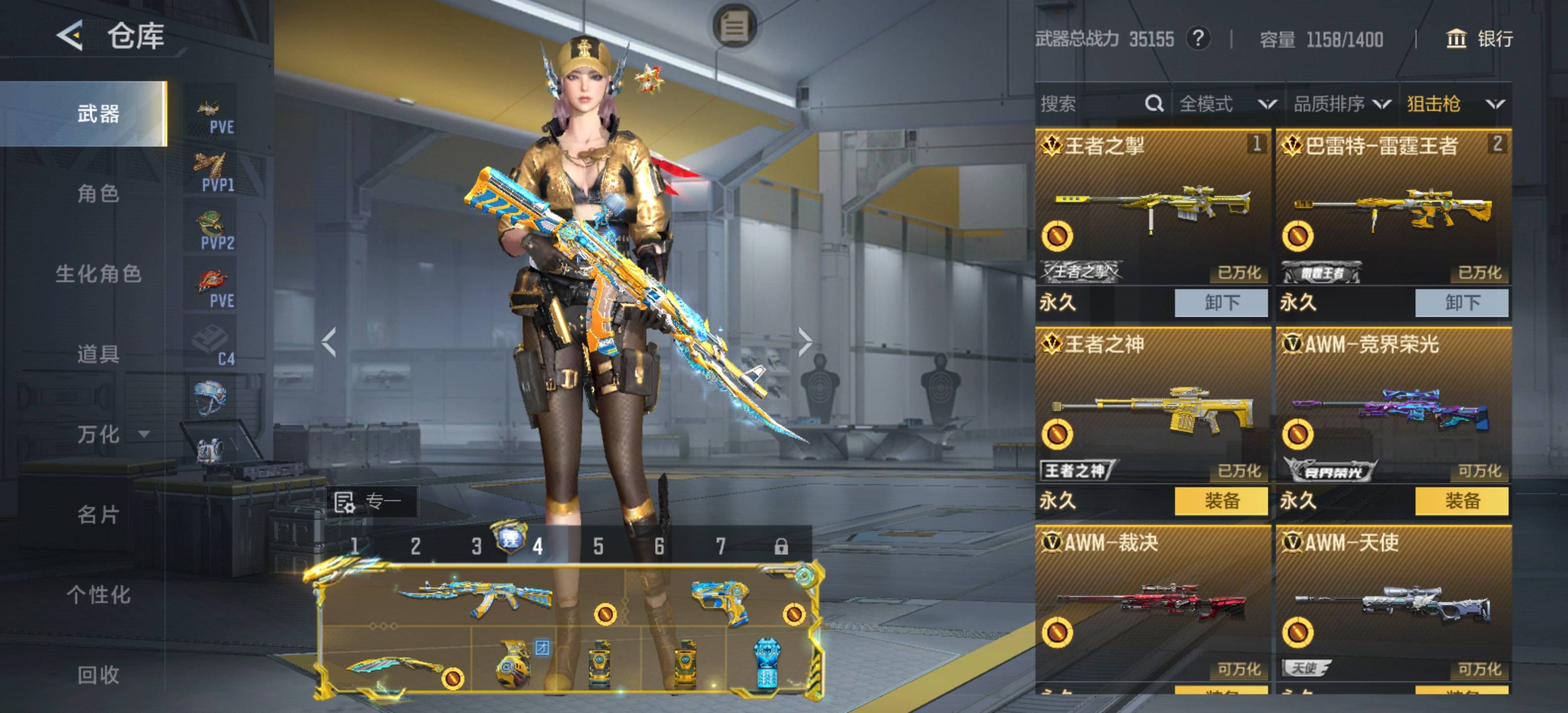Select the 道具 items tab

(x=98, y=354)
